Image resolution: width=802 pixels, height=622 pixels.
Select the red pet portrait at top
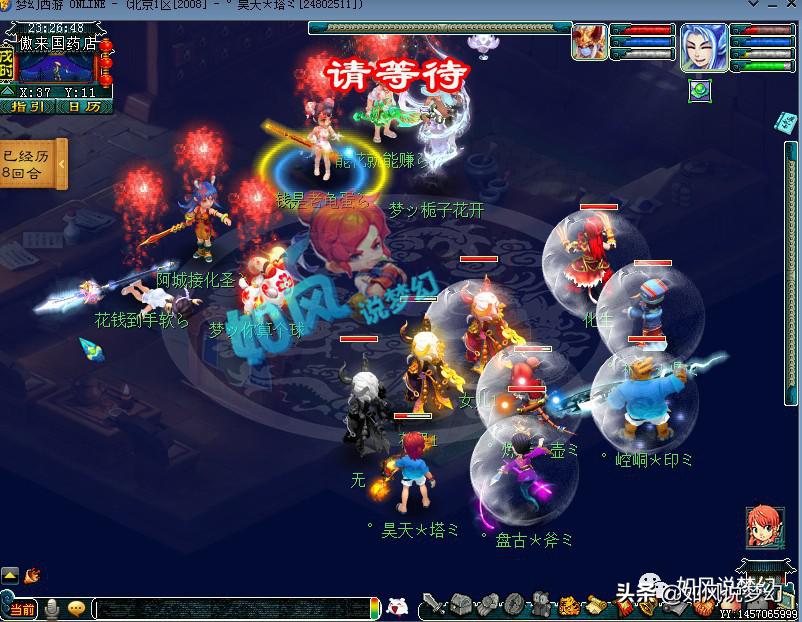click(x=588, y=43)
